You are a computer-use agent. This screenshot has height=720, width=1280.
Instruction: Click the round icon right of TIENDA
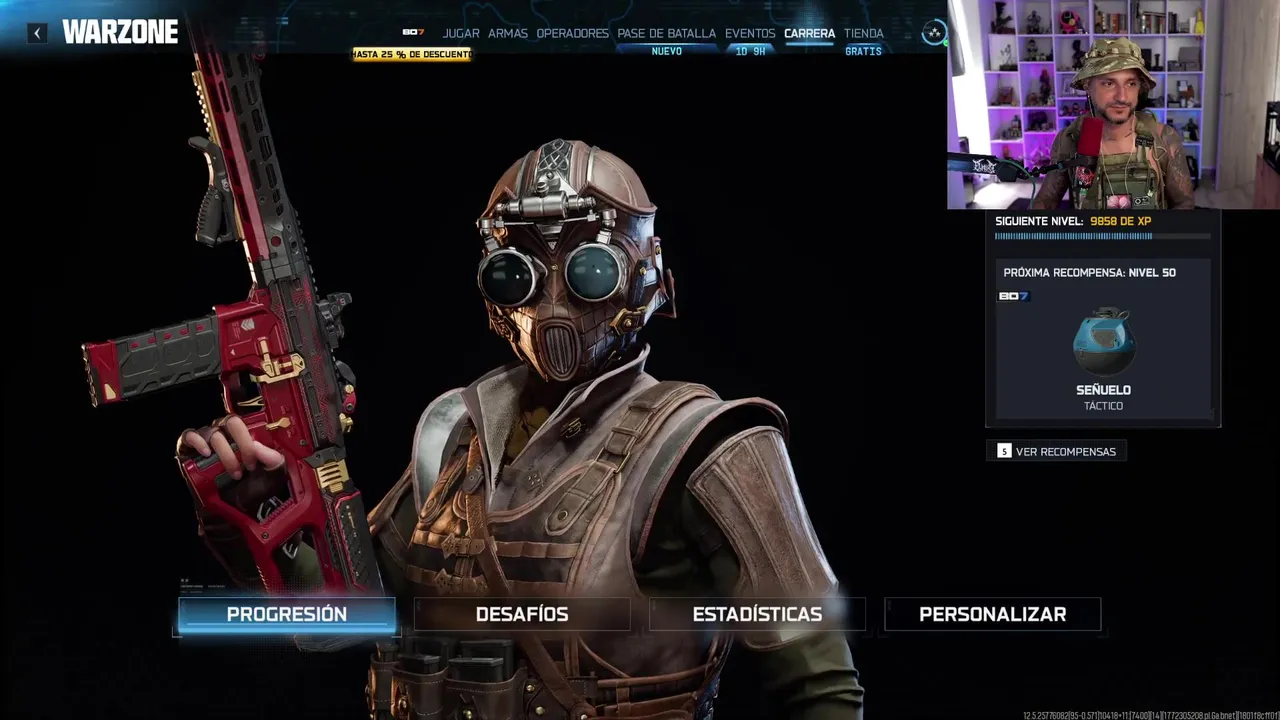tap(934, 33)
